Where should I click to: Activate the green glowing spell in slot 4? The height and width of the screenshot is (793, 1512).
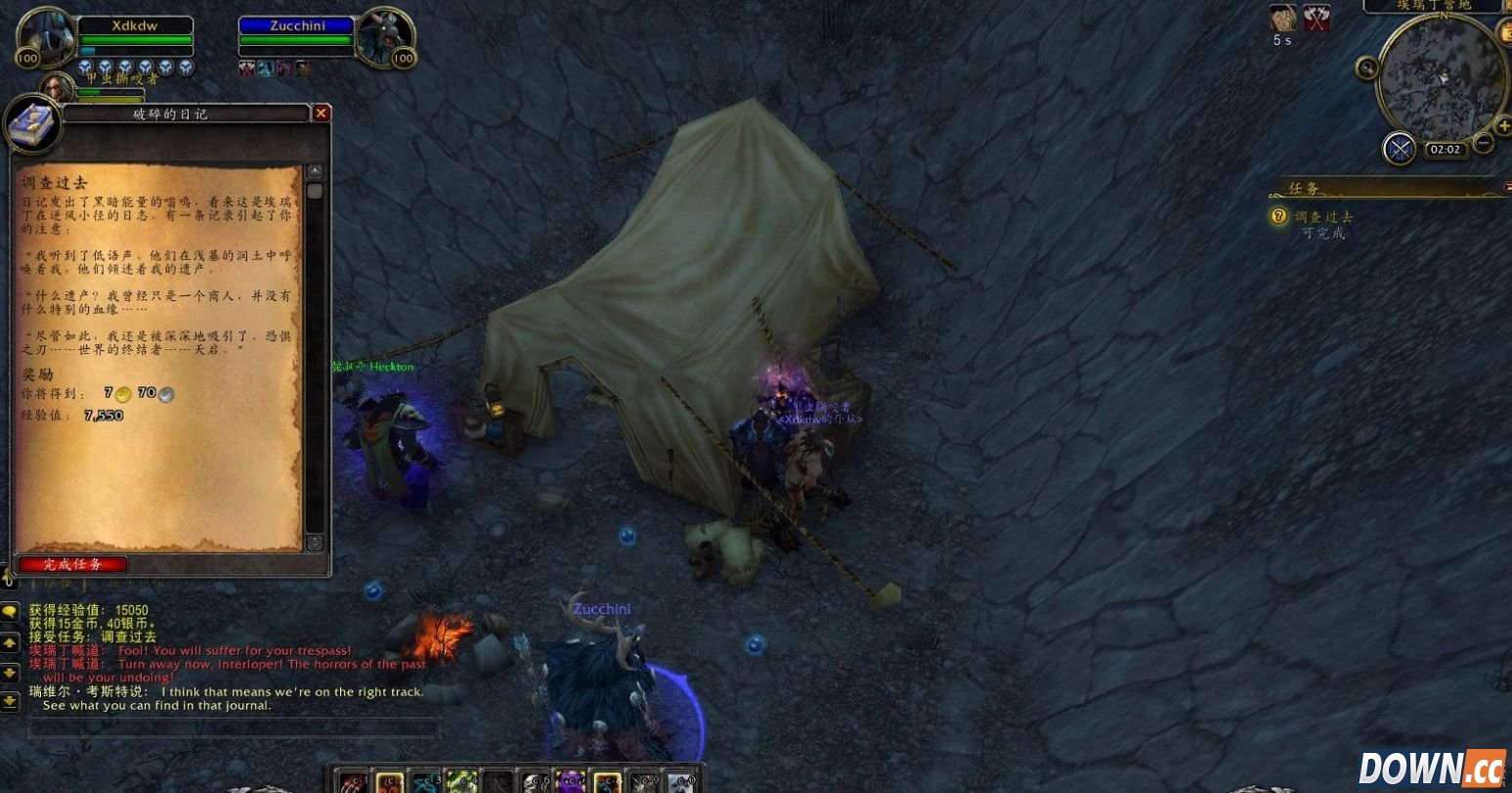point(460,780)
